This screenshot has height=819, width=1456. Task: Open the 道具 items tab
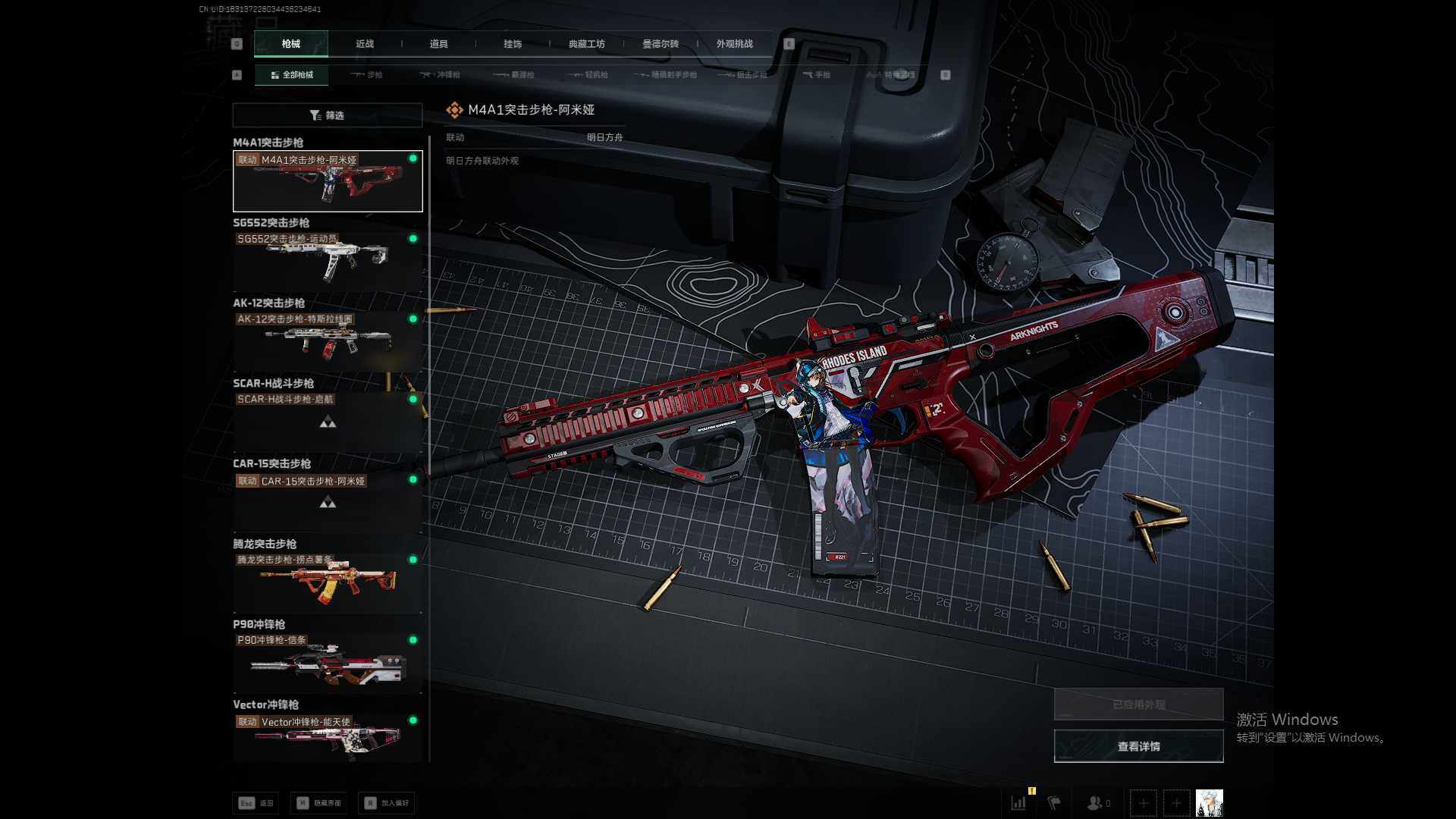click(438, 44)
